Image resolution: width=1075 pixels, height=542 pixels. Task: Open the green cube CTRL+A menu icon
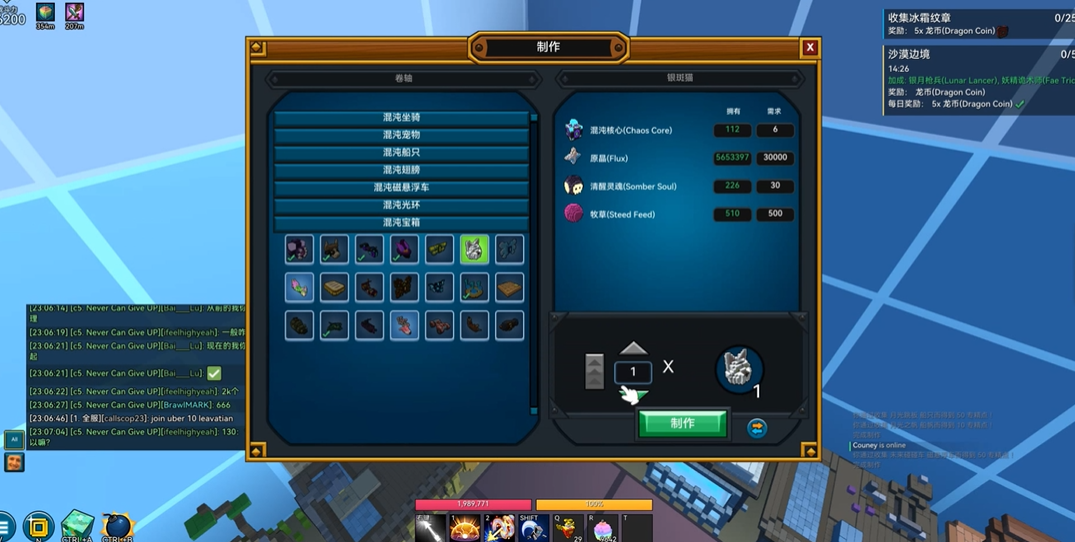[77, 525]
